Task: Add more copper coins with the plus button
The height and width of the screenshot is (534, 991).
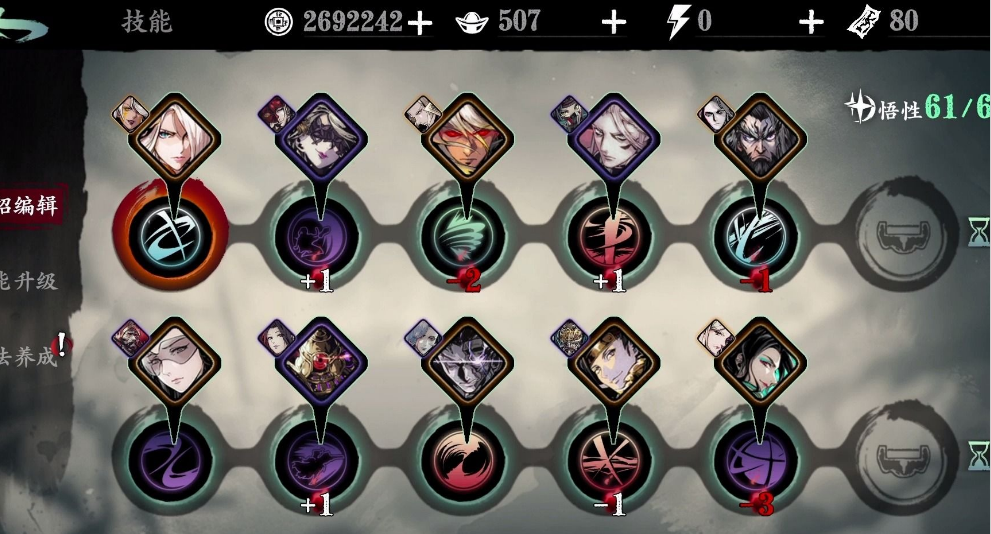Action: [420, 22]
